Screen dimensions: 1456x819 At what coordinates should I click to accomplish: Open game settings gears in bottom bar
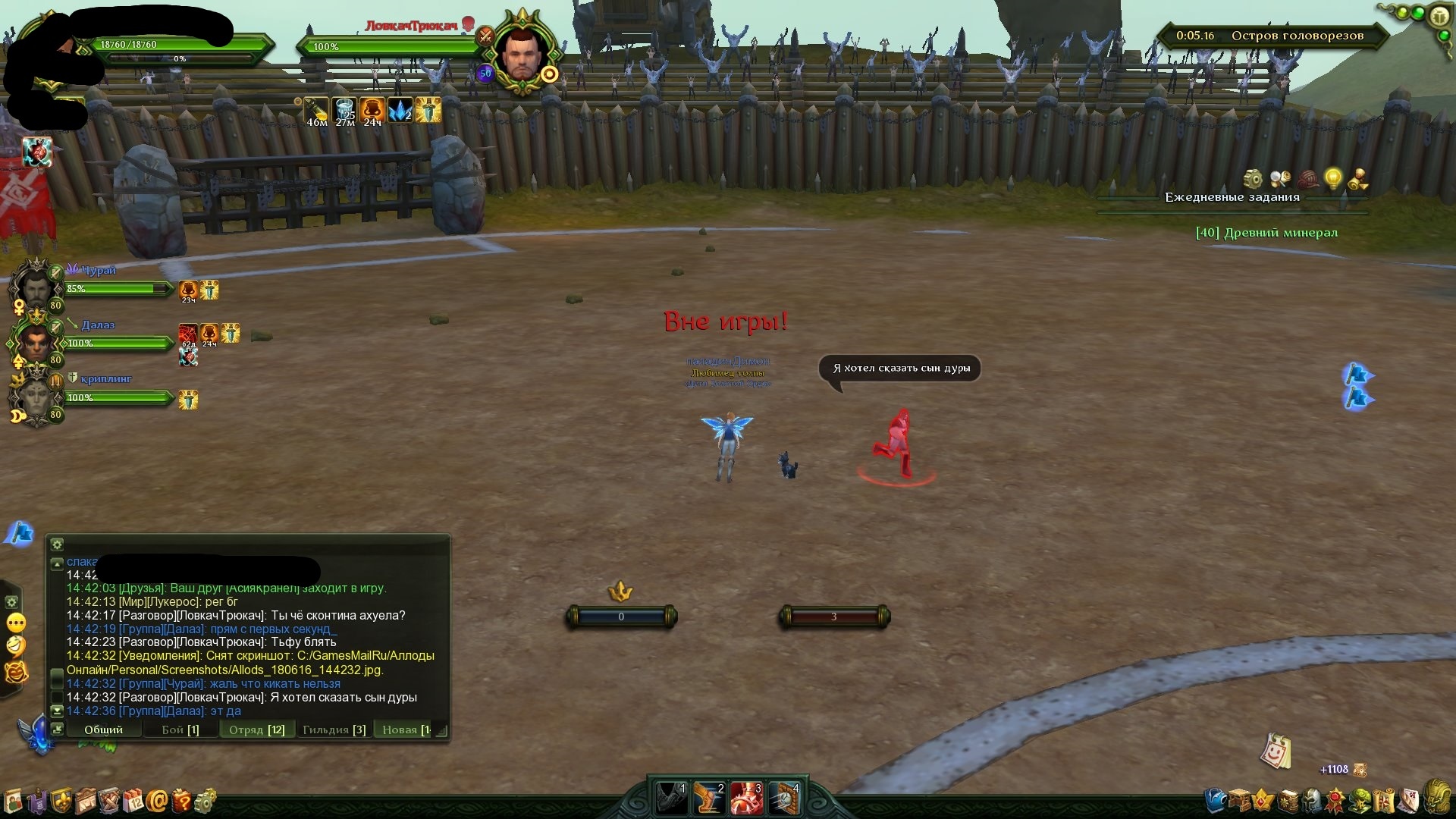(x=205, y=801)
